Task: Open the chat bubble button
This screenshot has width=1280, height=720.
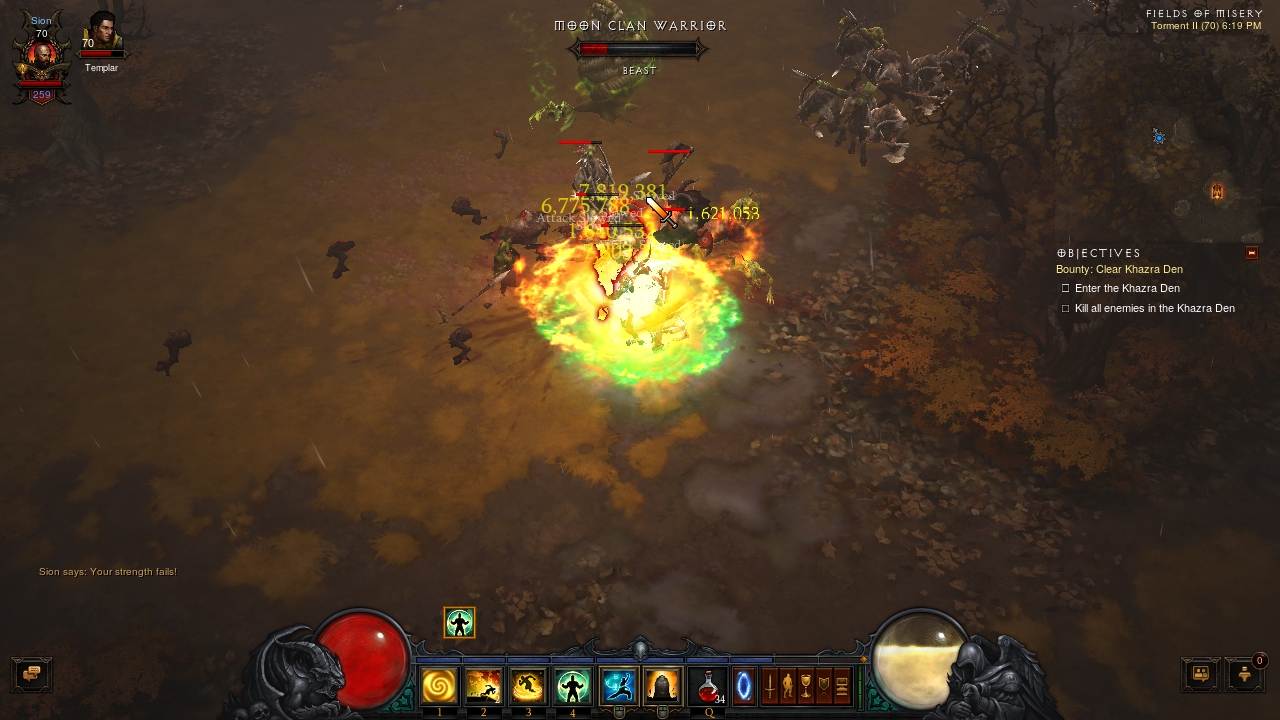Action: click(31, 674)
